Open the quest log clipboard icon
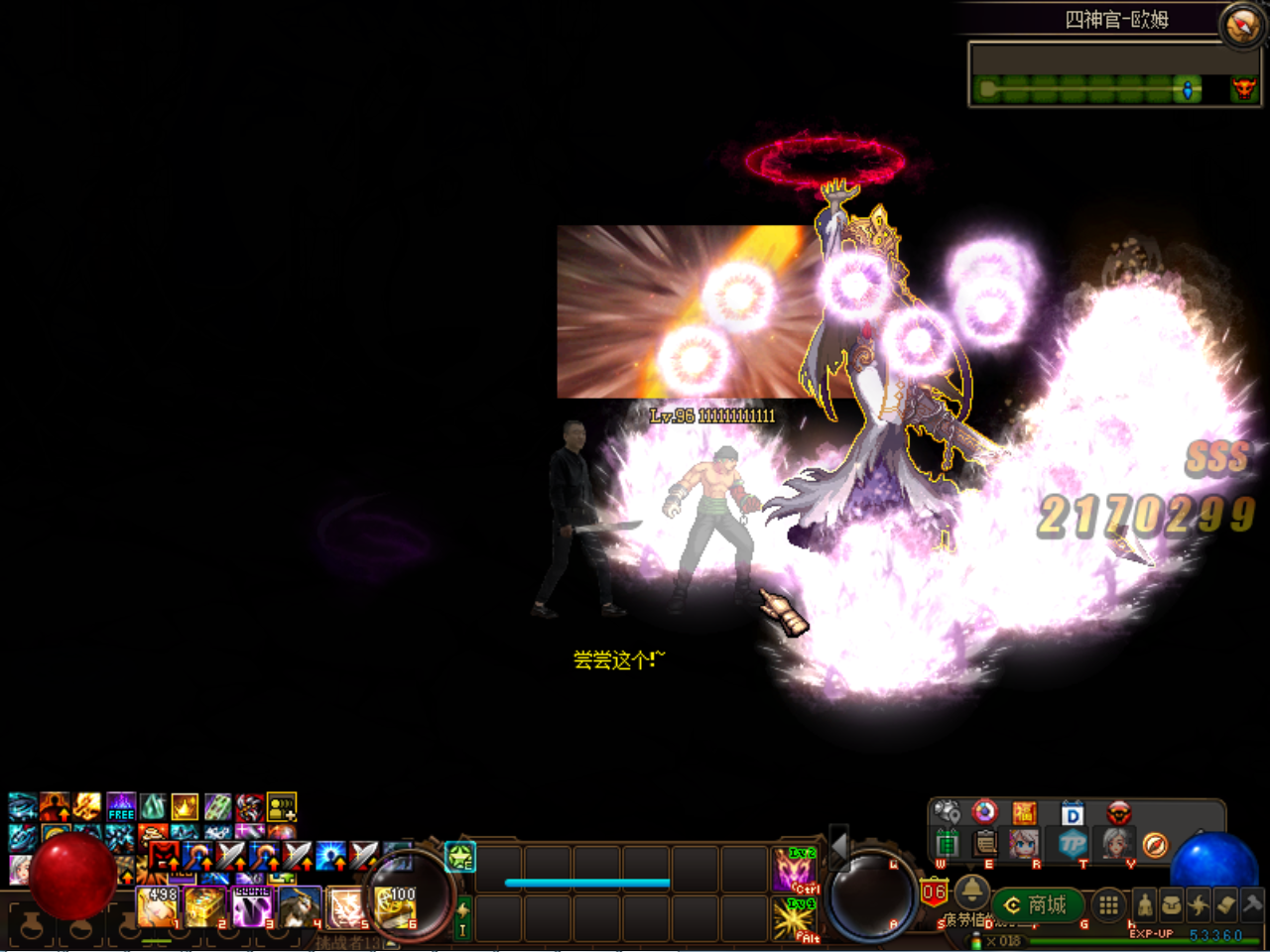This screenshot has height=952, width=1270. [984, 844]
